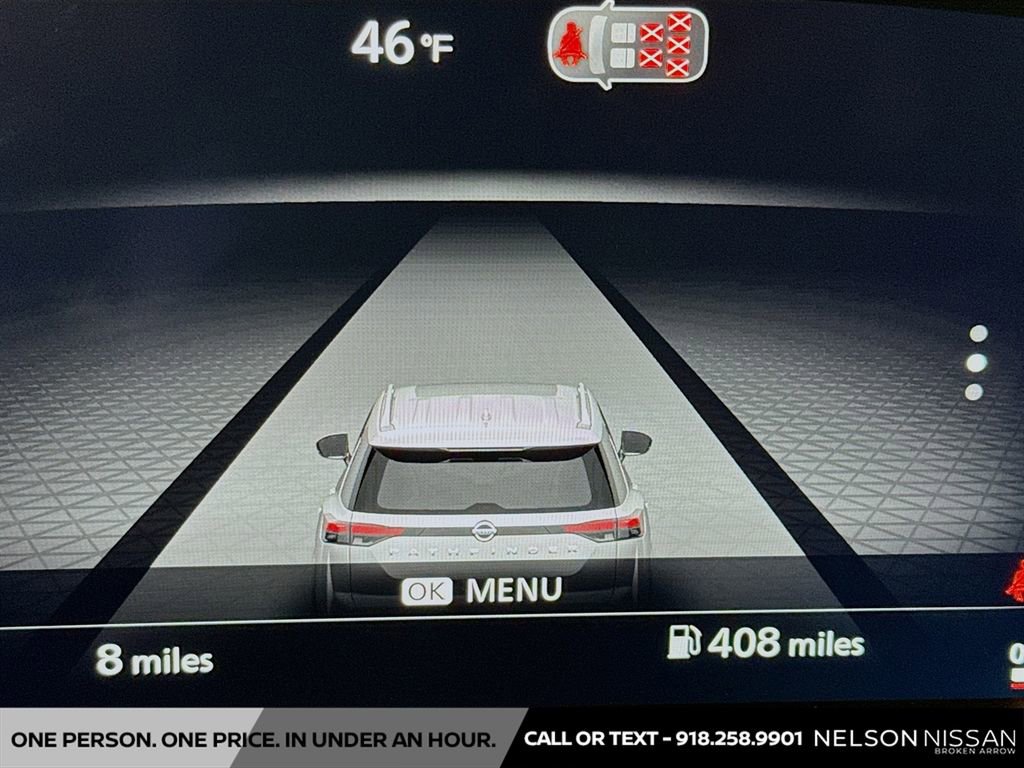Click the dealership phone number 918.258.9901
The image size is (1024, 768).
[739, 739]
